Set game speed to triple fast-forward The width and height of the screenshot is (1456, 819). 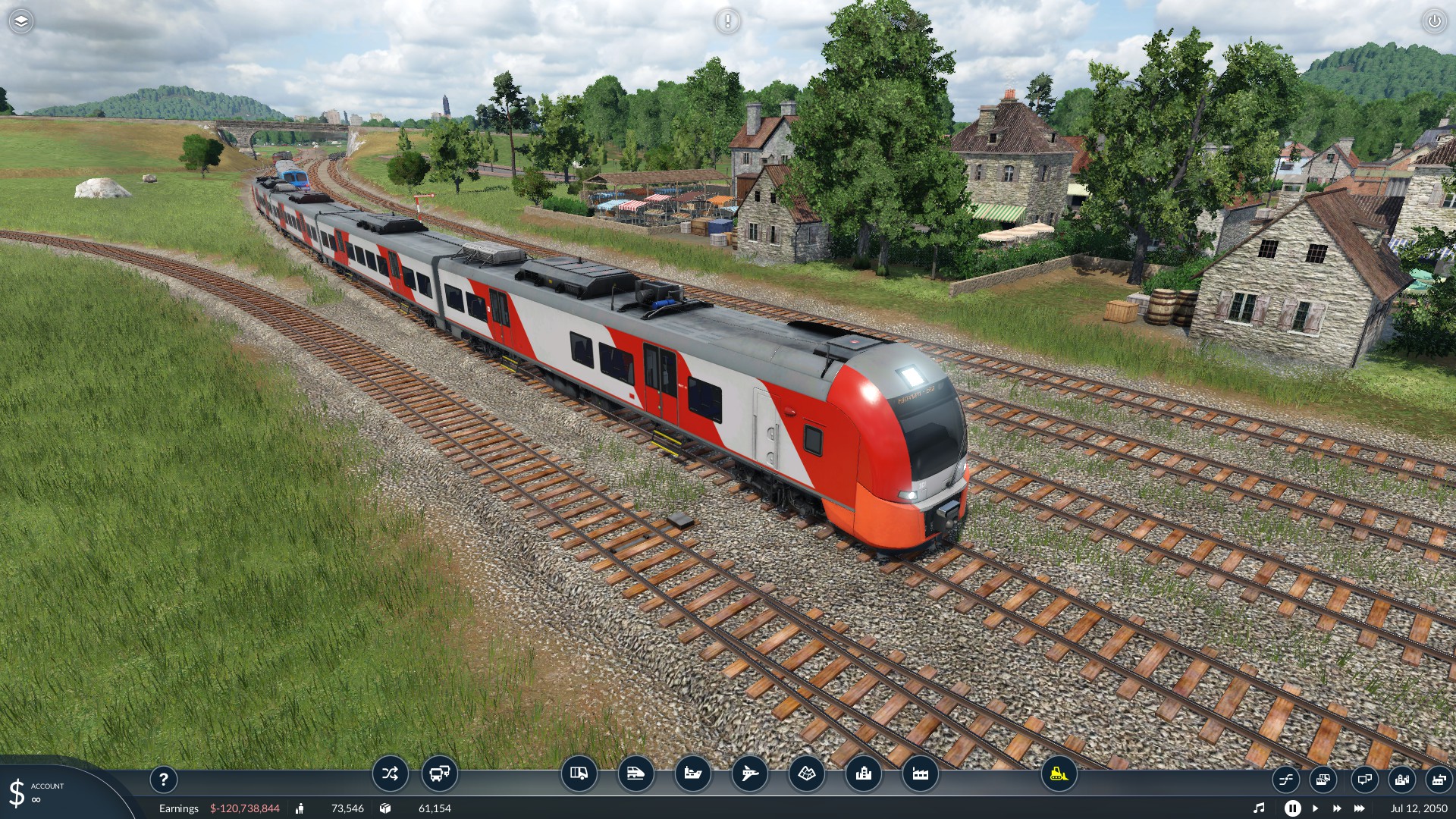coord(1360,808)
